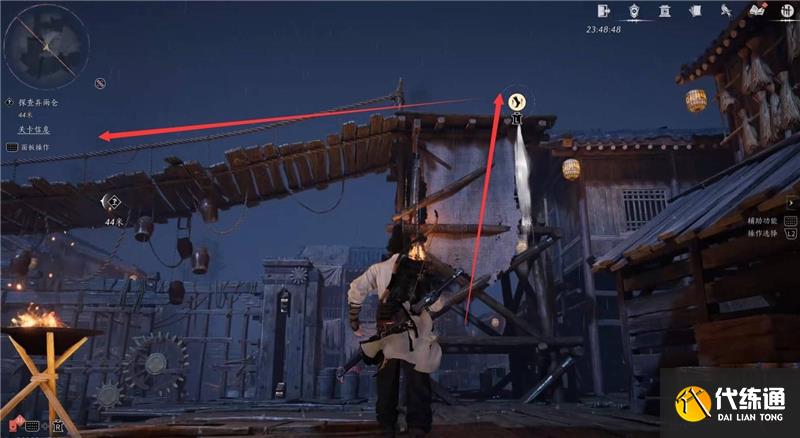Open the shield badge menu icon
The image size is (800, 438).
pos(634,11)
